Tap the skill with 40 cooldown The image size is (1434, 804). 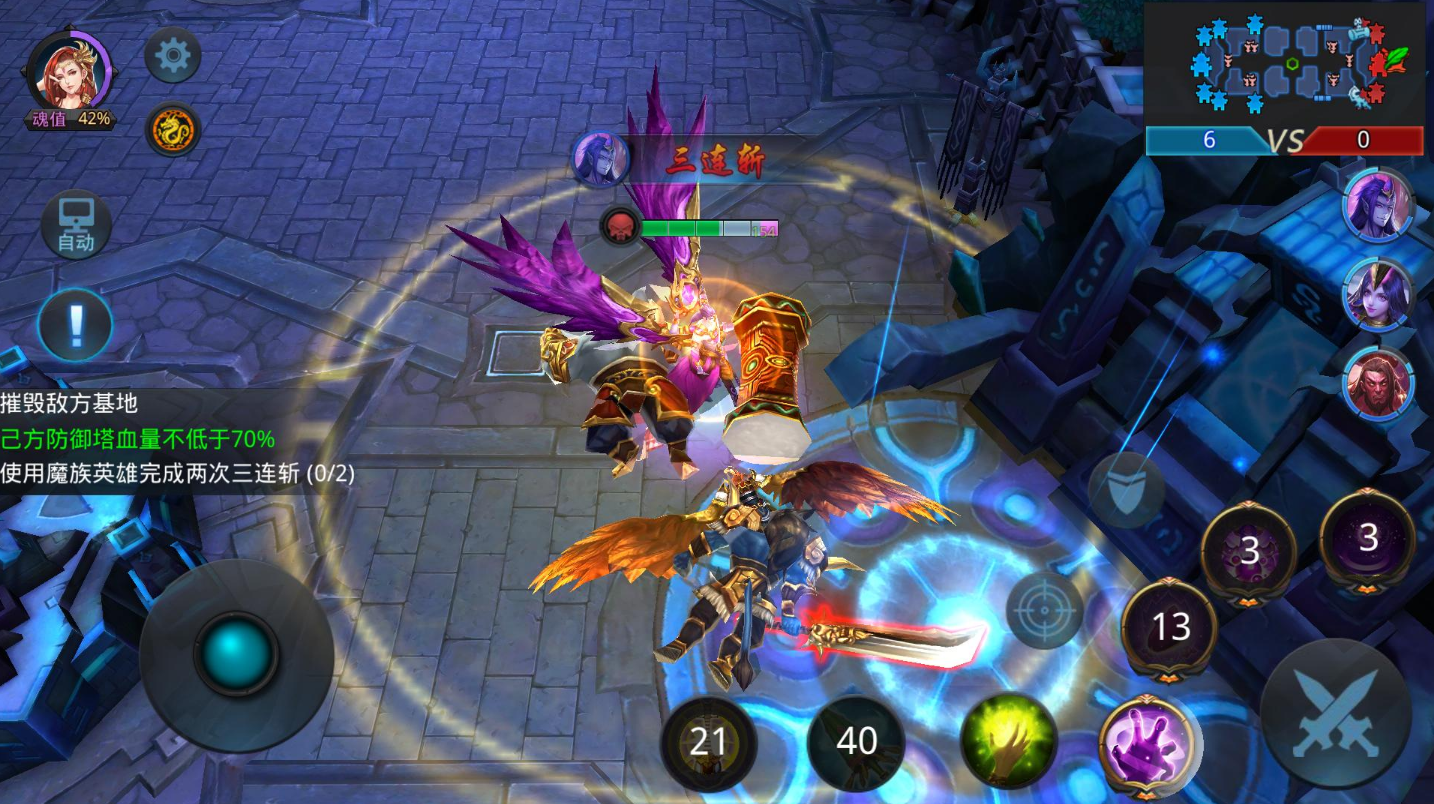[x=856, y=742]
